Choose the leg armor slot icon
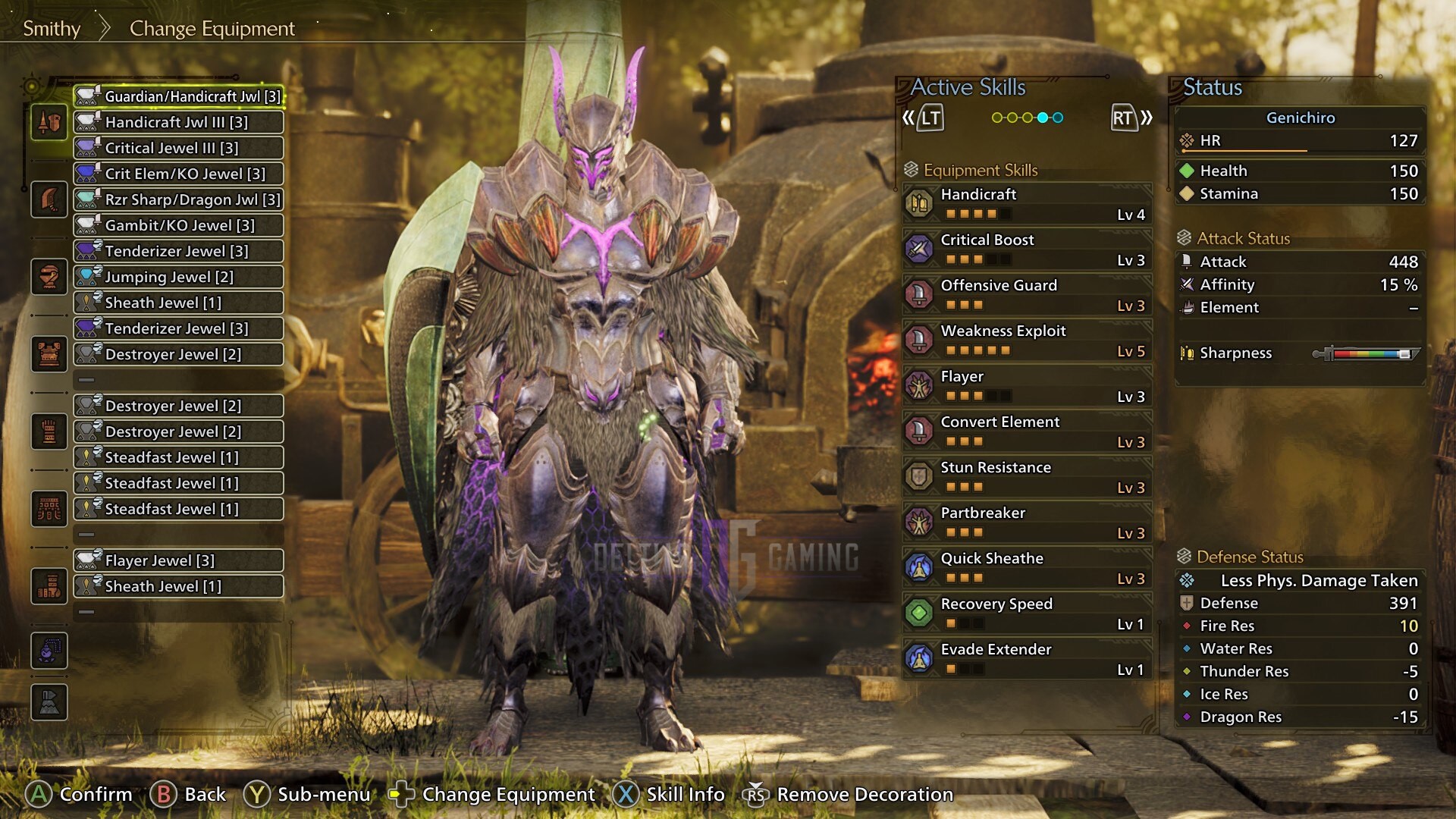The height and width of the screenshot is (819, 1456). click(x=49, y=586)
